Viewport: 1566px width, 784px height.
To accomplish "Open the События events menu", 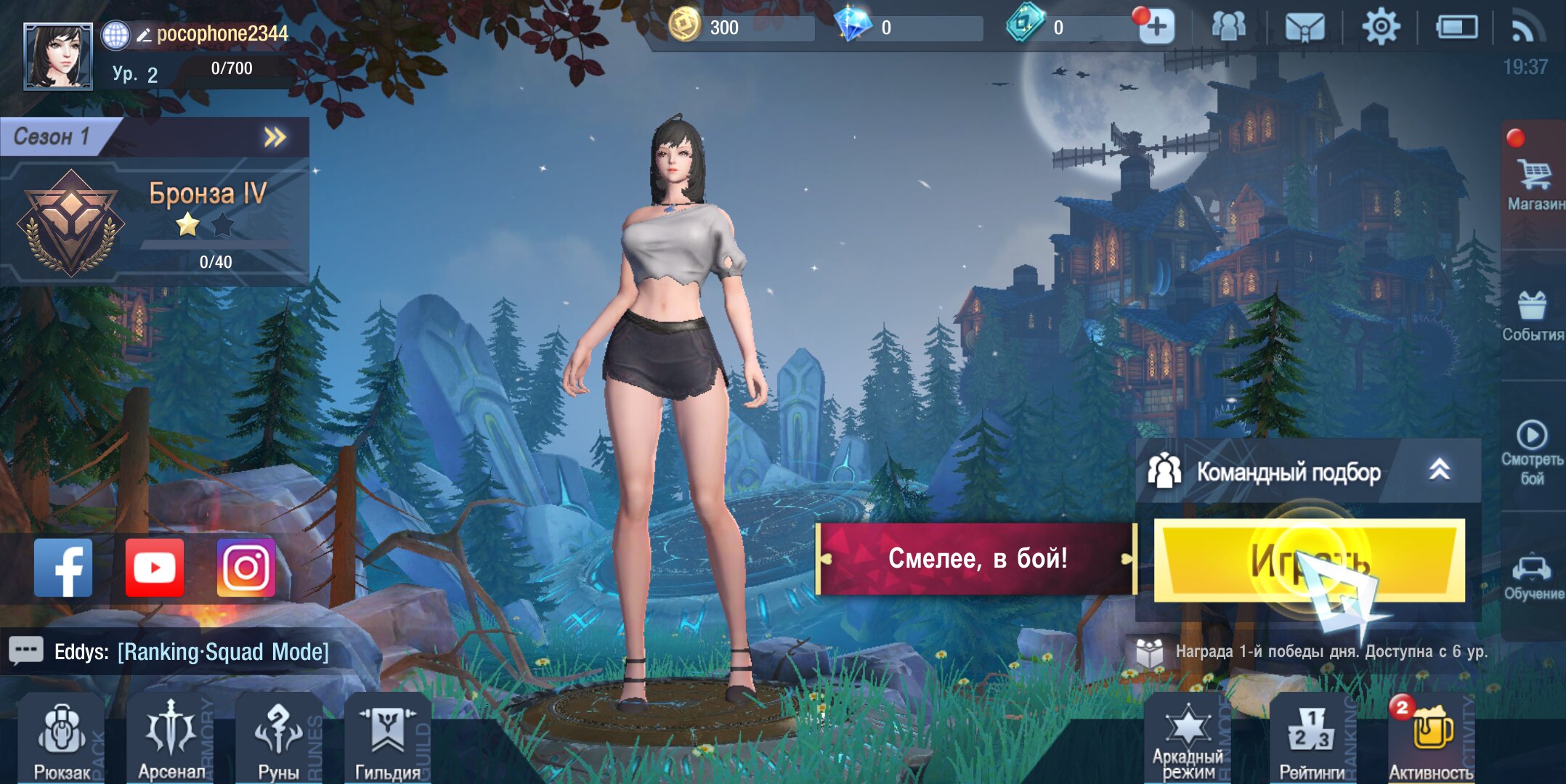I will point(1532,316).
